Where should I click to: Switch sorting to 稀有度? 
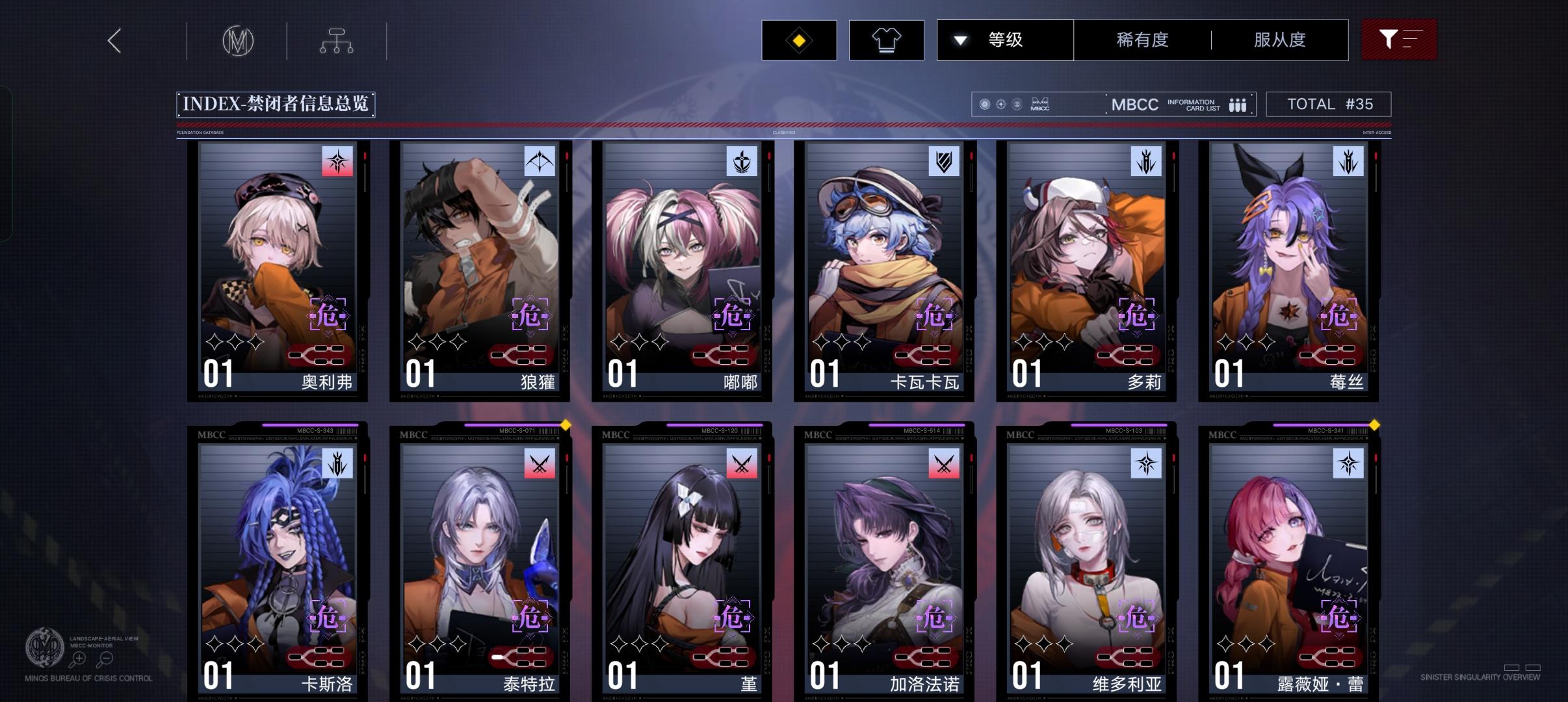tap(1140, 40)
